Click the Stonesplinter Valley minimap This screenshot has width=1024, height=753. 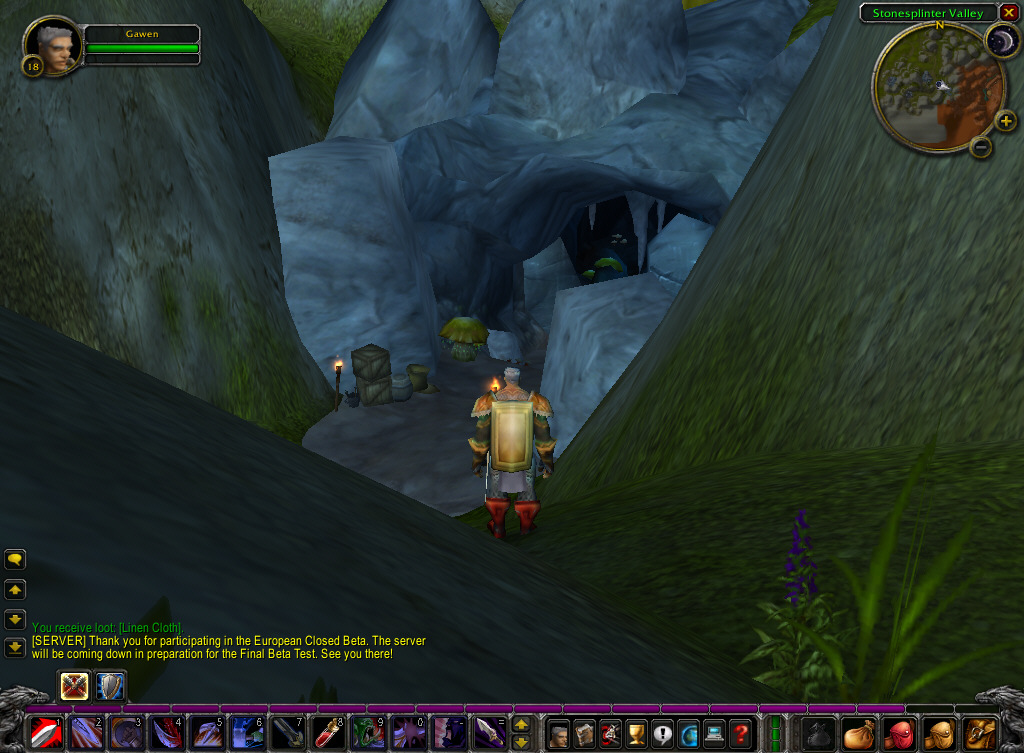pos(938,87)
